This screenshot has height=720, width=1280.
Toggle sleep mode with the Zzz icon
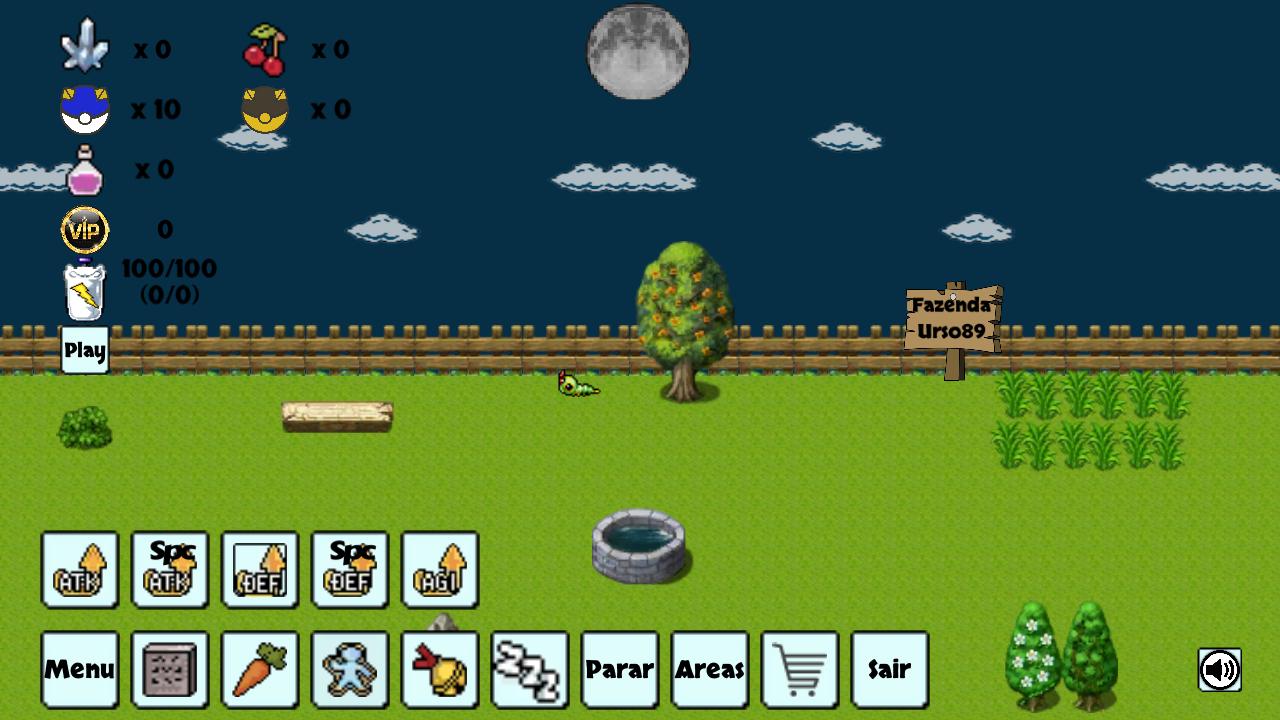(530, 668)
